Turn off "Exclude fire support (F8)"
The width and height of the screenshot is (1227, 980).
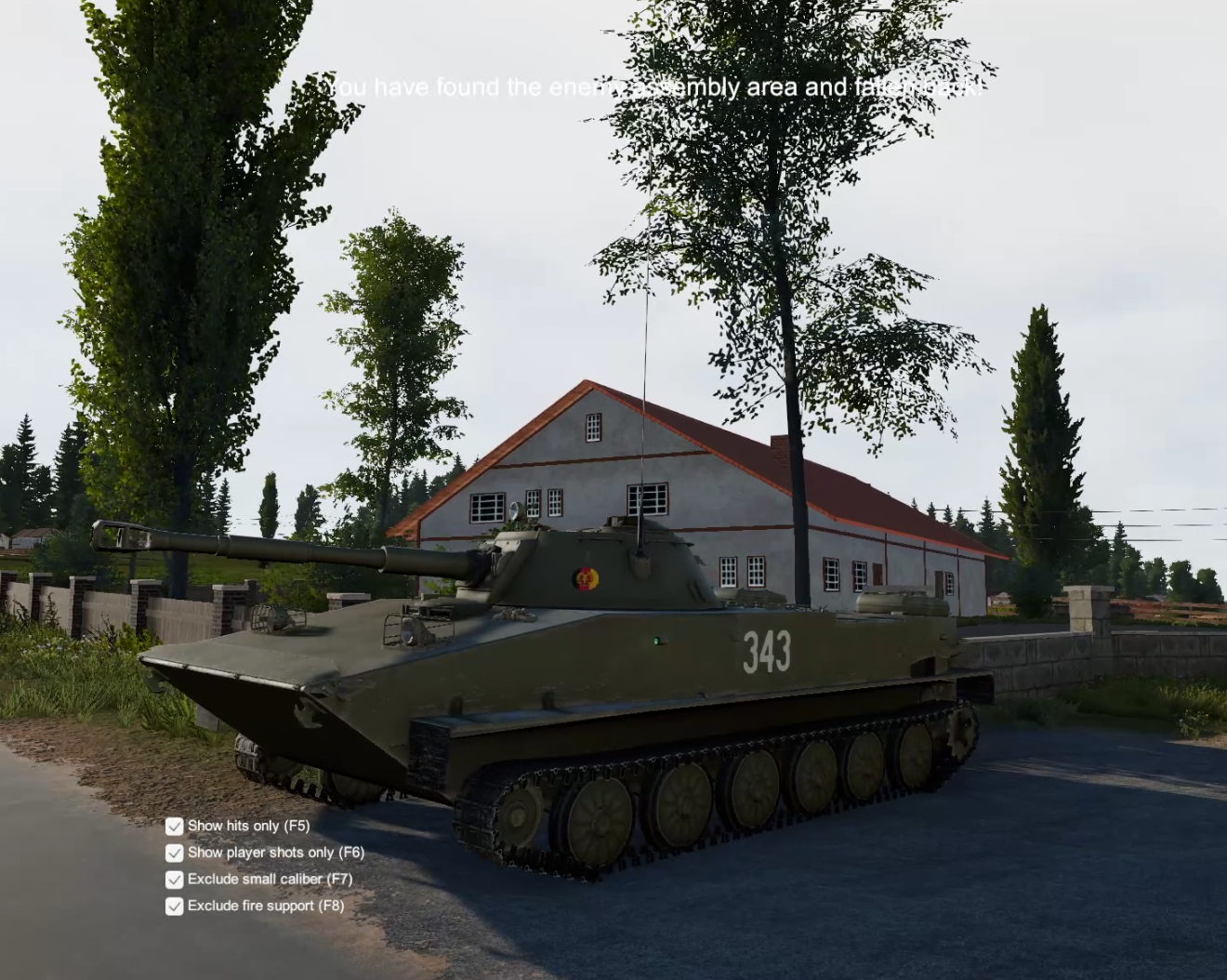[x=174, y=906]
